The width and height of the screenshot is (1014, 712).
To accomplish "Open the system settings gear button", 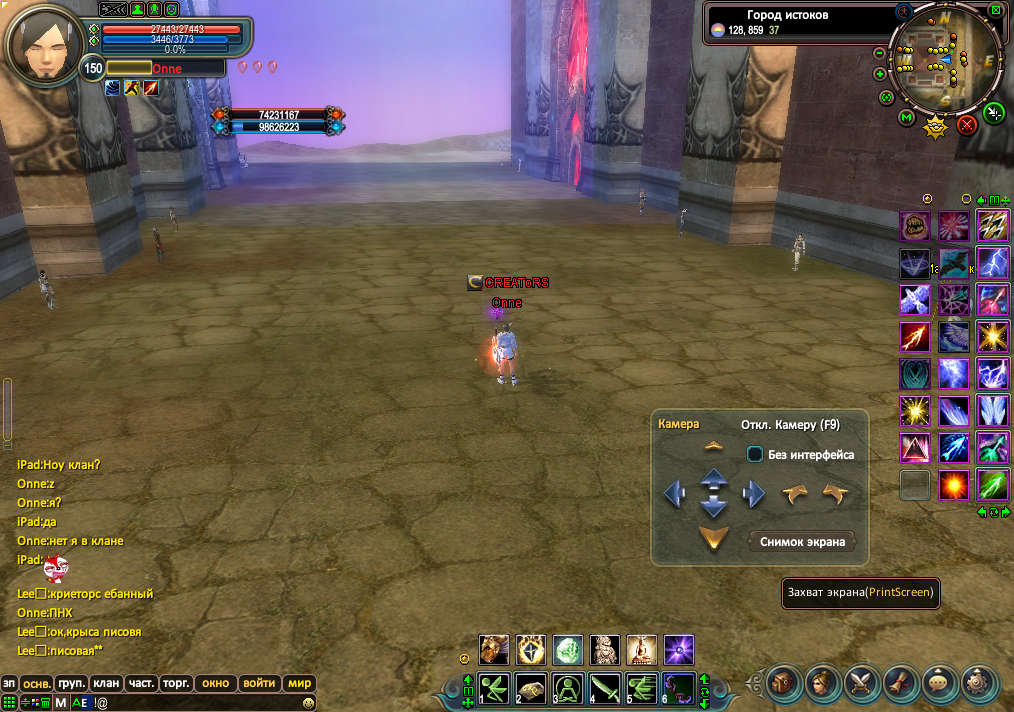I will point(979,683).
